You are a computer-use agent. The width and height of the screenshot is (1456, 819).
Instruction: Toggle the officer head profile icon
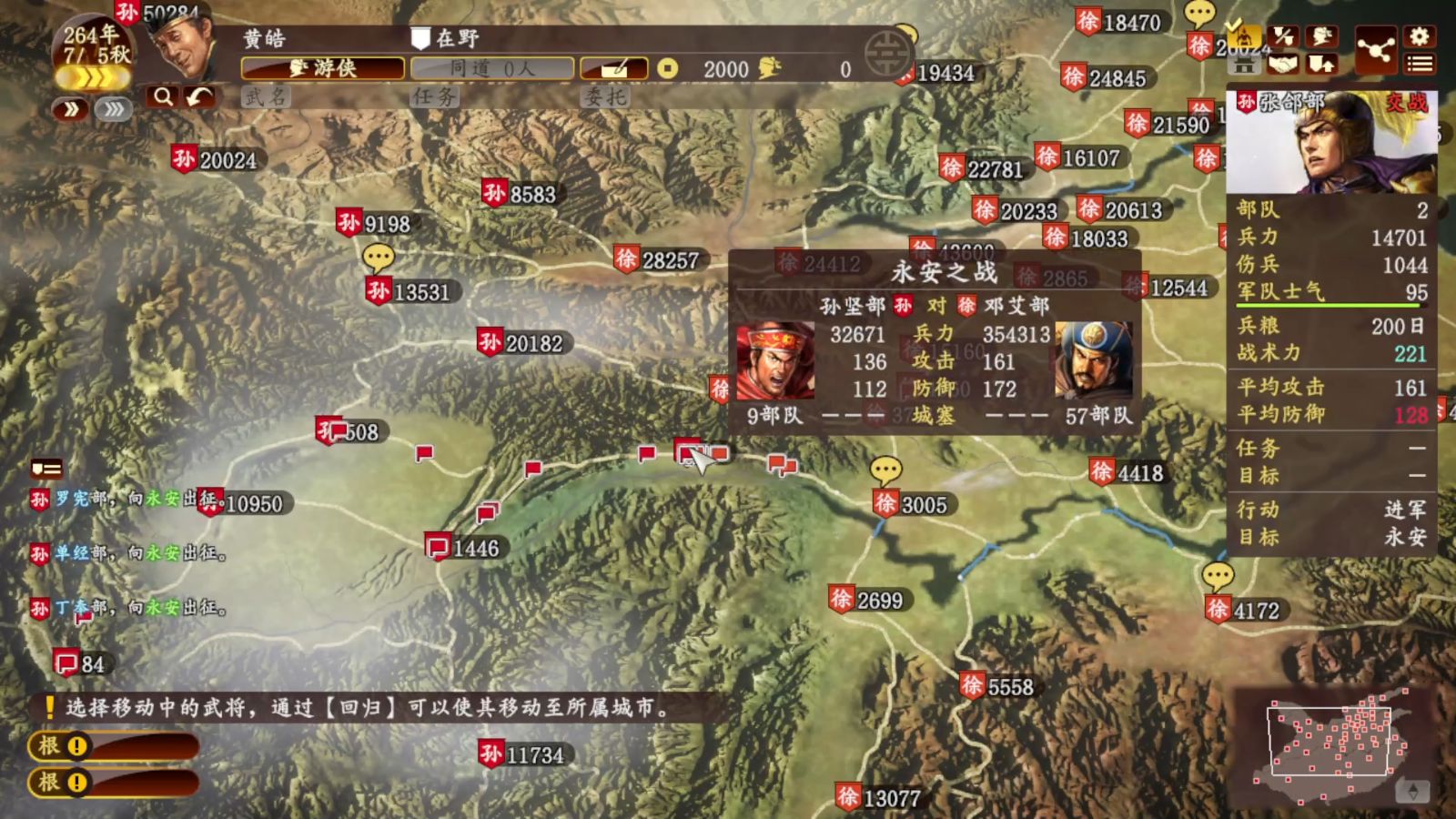[x=1321, y=36]
